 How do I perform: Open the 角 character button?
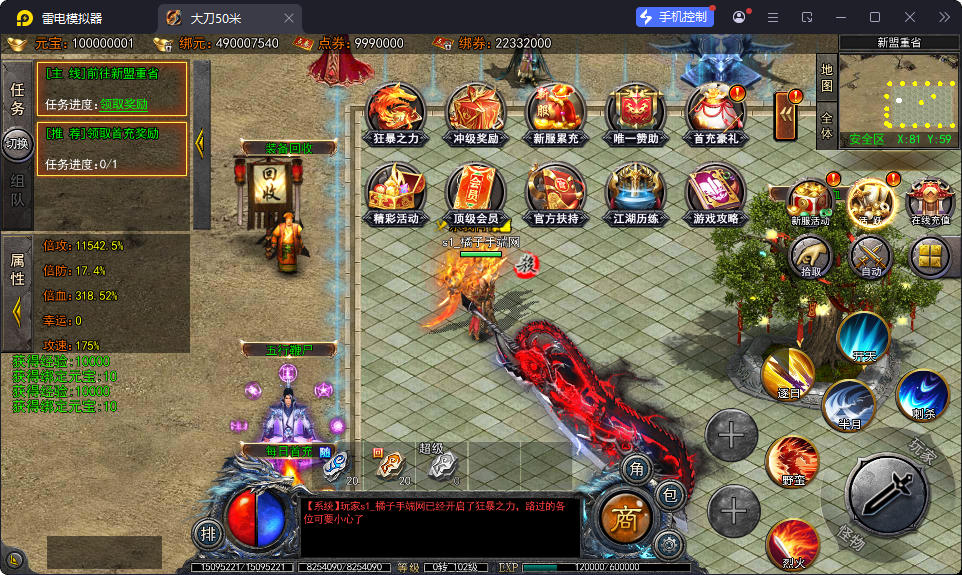tap(635, 468)
